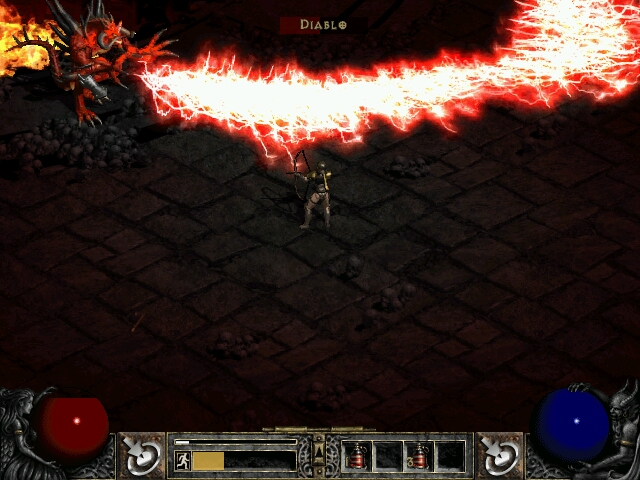Toggle the run/walk icon
This screenshot has height=480, width=640.
click(182, 460)
